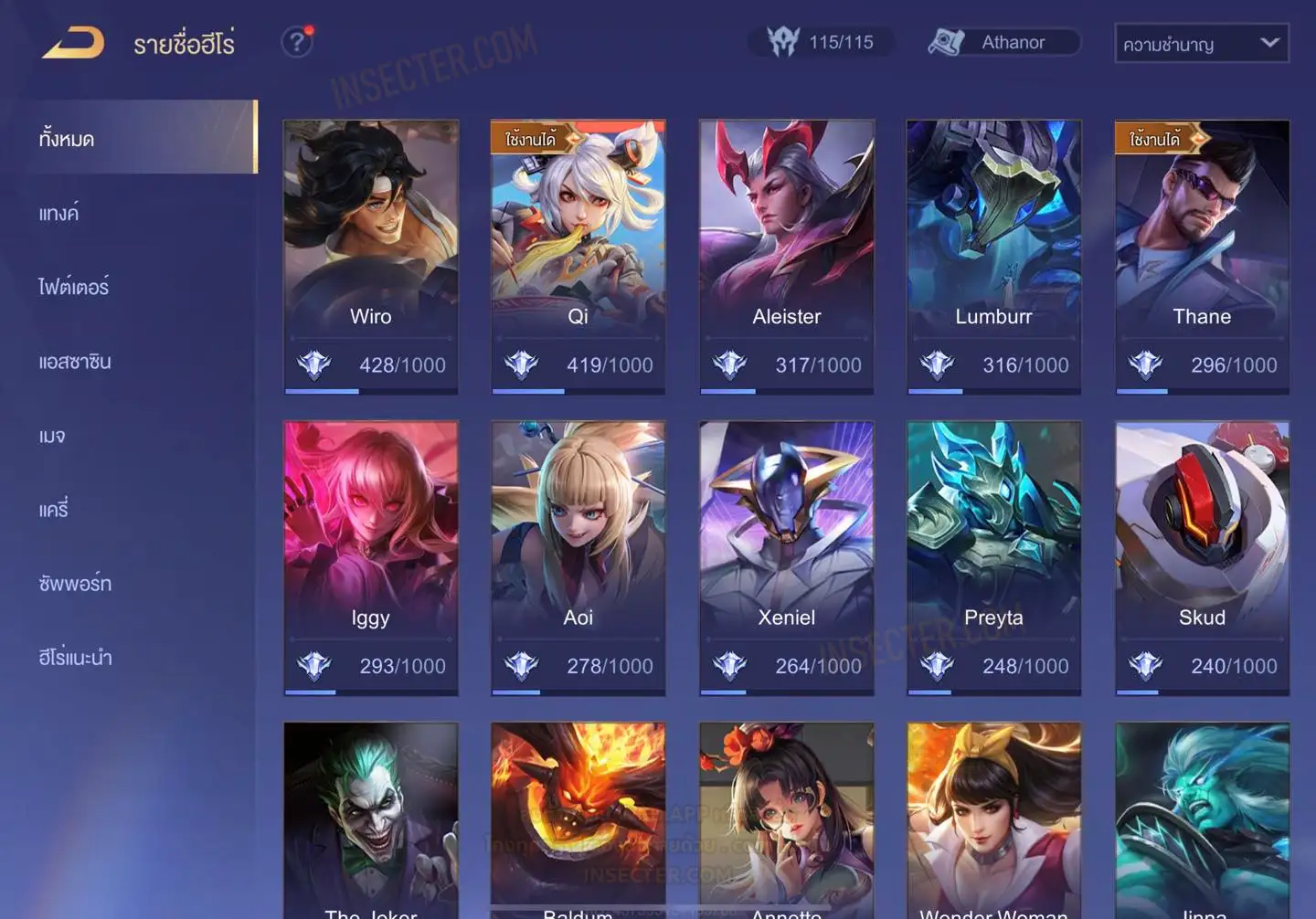Show the ไฟต์เตอร์ hero category
The width and height of the screenshot is (1316, 919).
74,287
